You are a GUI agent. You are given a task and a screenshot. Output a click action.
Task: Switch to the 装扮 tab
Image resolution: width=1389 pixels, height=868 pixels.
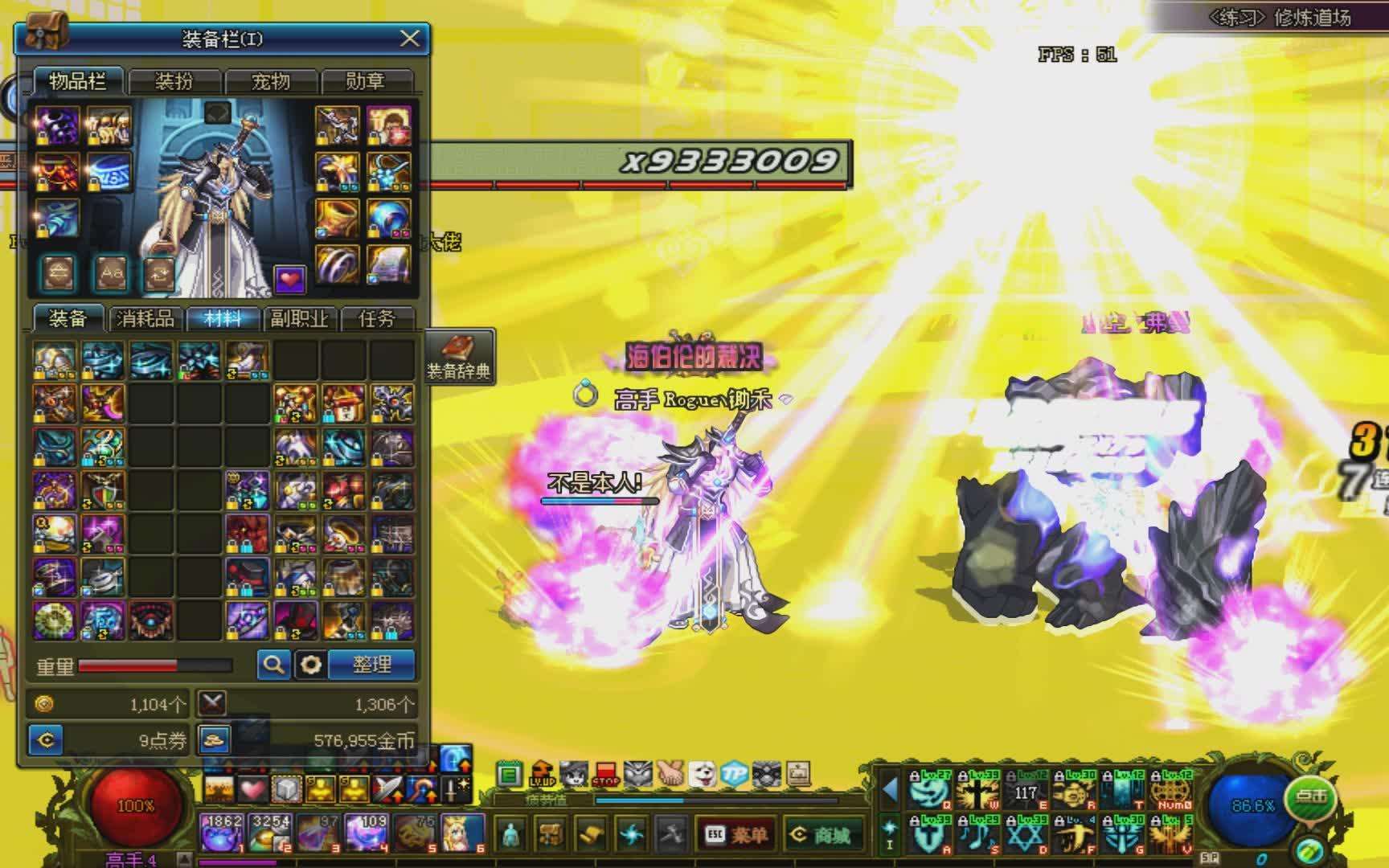(x=174, y=81)
